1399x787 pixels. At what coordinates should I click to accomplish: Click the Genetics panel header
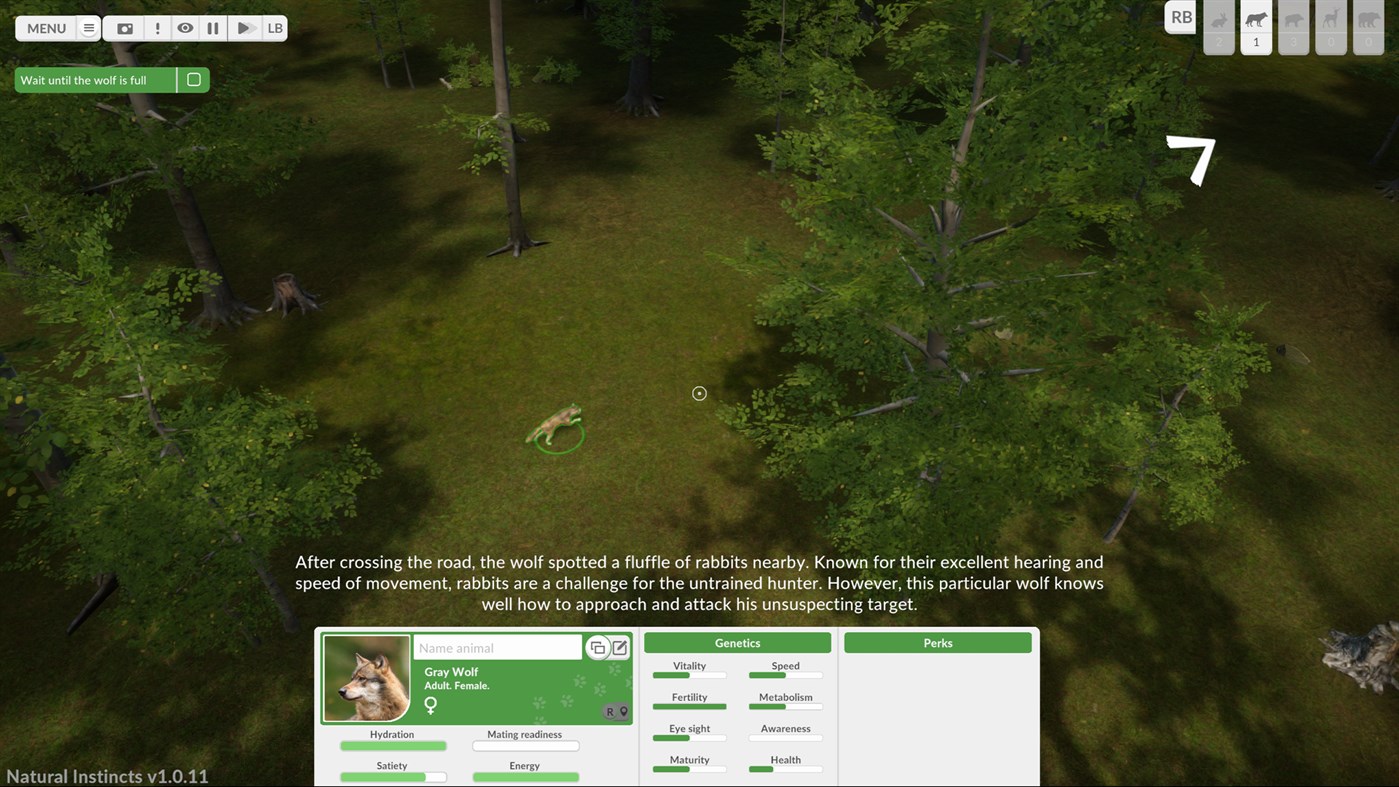pyautogui.click(x=736, y=642)
